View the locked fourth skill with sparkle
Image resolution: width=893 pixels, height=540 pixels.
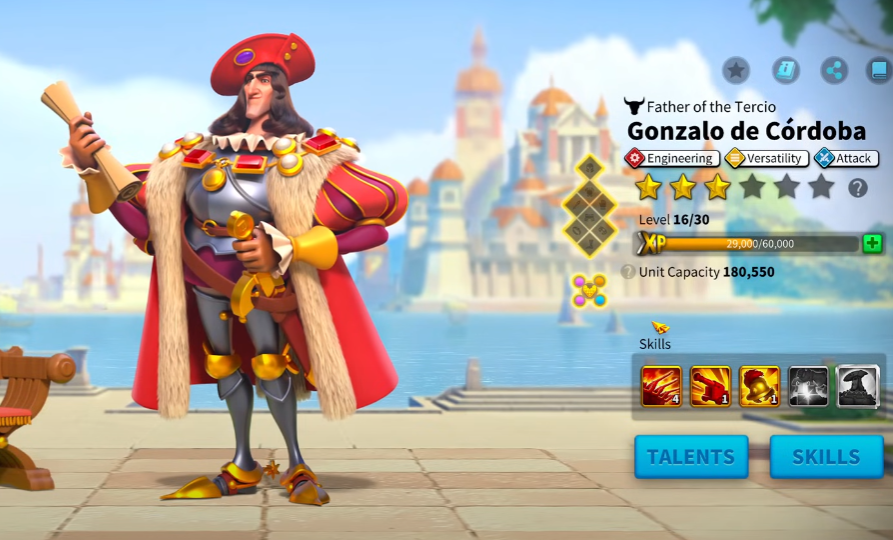808,386
